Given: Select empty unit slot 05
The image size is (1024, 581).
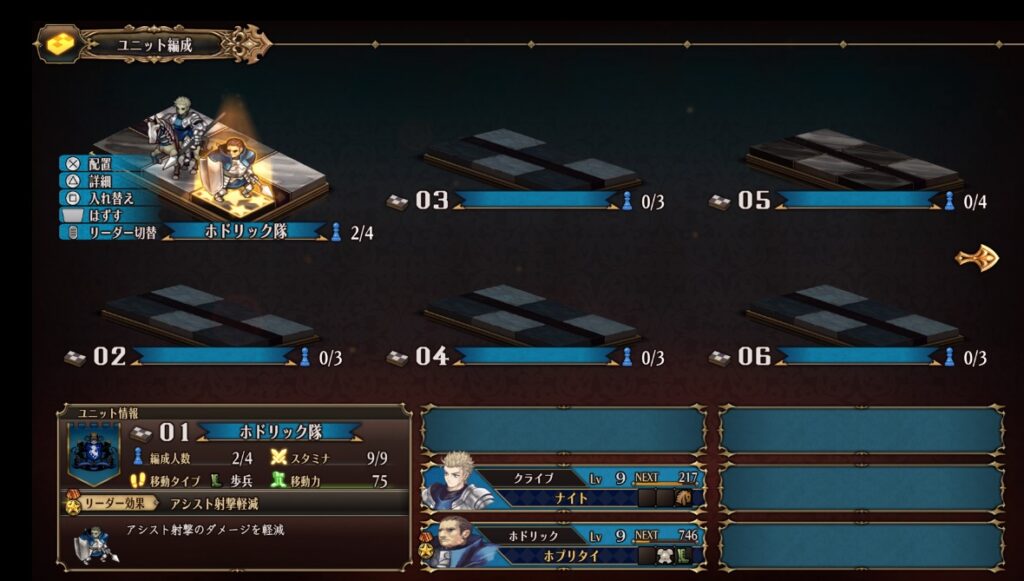Looking at the screenshot, I should pyautogui.click(x=853, y=162).
